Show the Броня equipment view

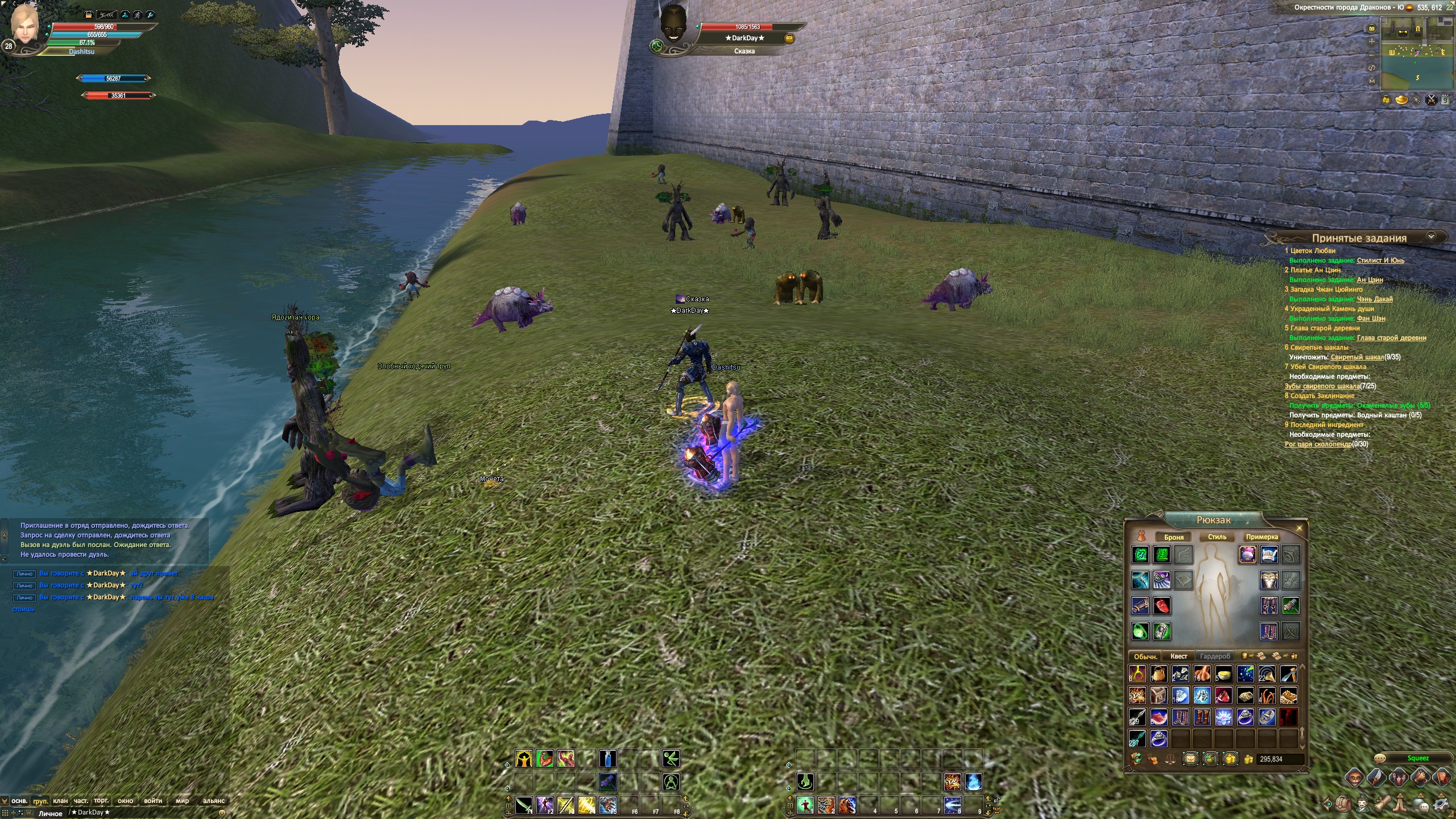(x=1174, y=537)
